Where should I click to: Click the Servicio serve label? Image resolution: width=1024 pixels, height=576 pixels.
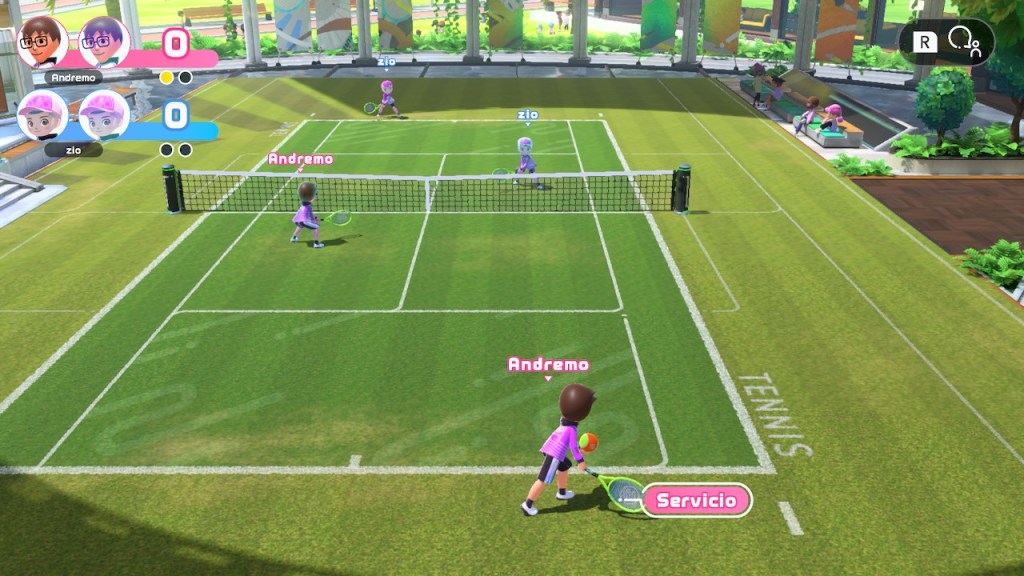pyautogui.click(x=697, y=500)
